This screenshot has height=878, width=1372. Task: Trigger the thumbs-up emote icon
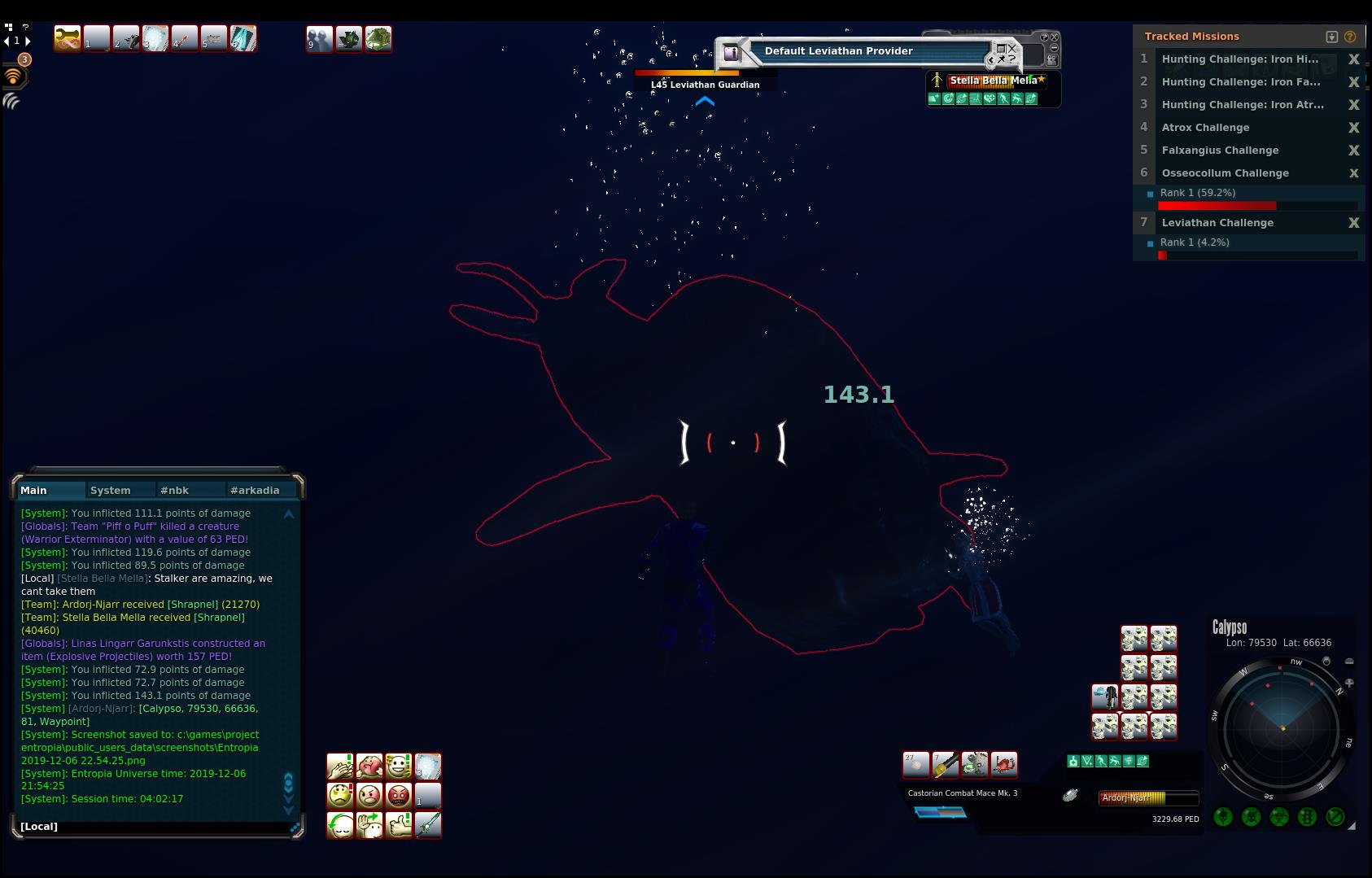398,824
